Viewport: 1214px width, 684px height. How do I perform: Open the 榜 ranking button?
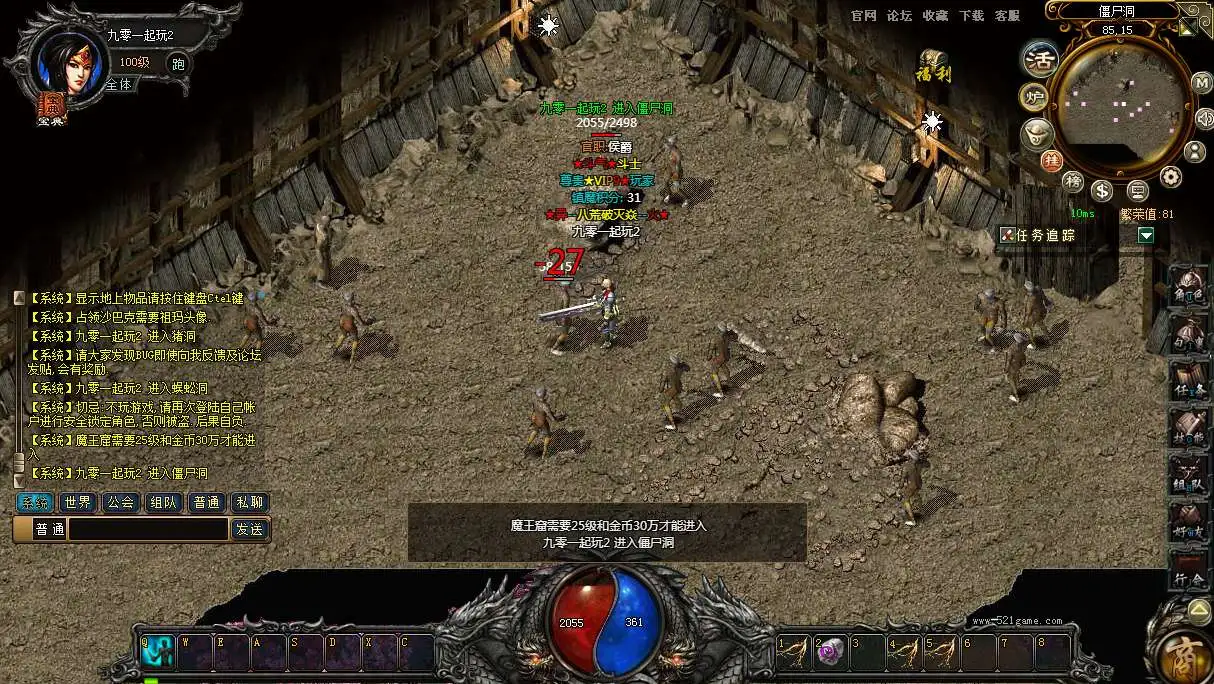(x=1072, y=181)
